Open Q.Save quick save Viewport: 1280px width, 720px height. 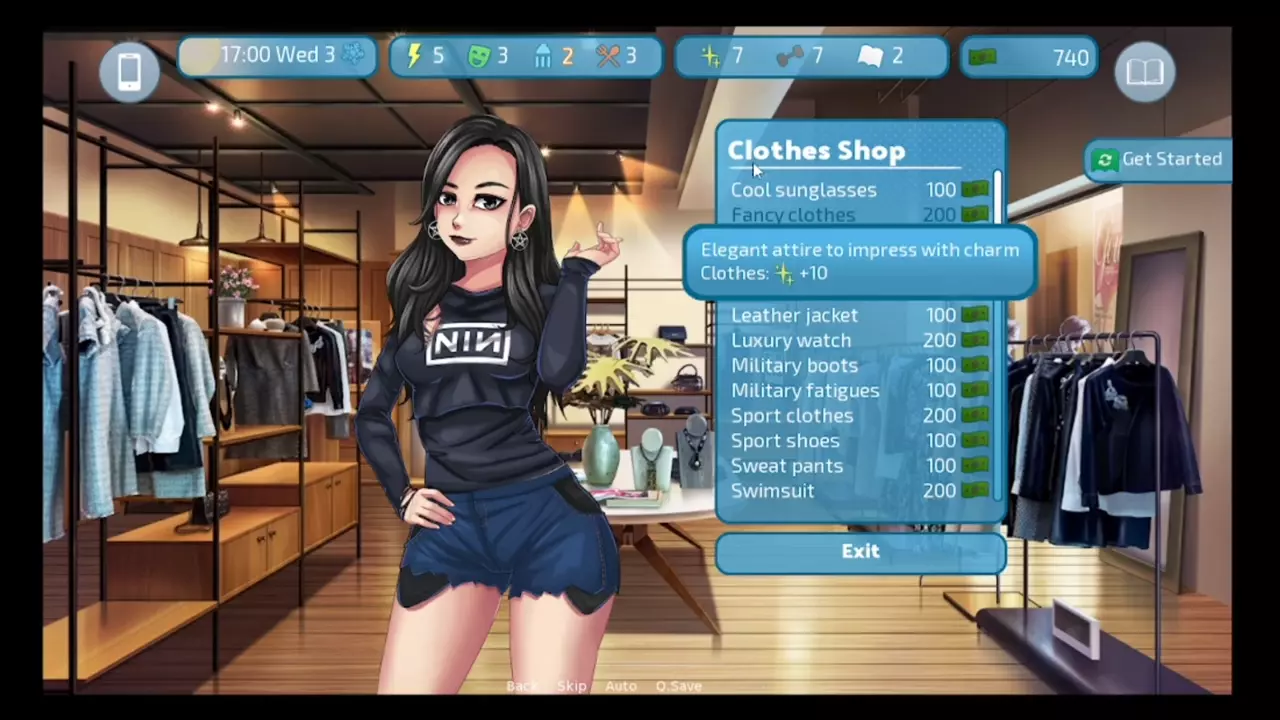[678, 686]
